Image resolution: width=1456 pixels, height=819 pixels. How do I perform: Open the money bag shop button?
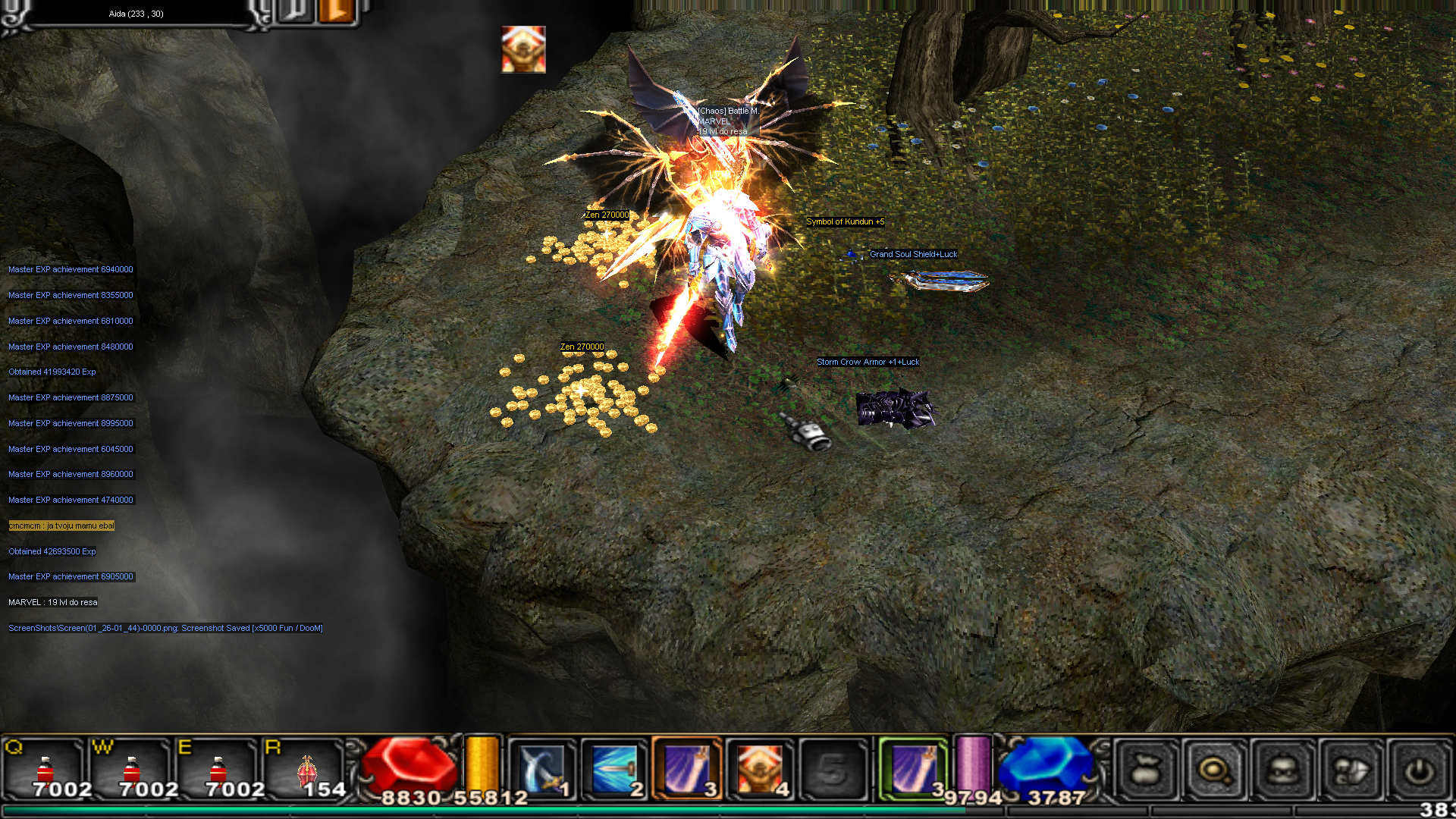[x=1145, y=771]
